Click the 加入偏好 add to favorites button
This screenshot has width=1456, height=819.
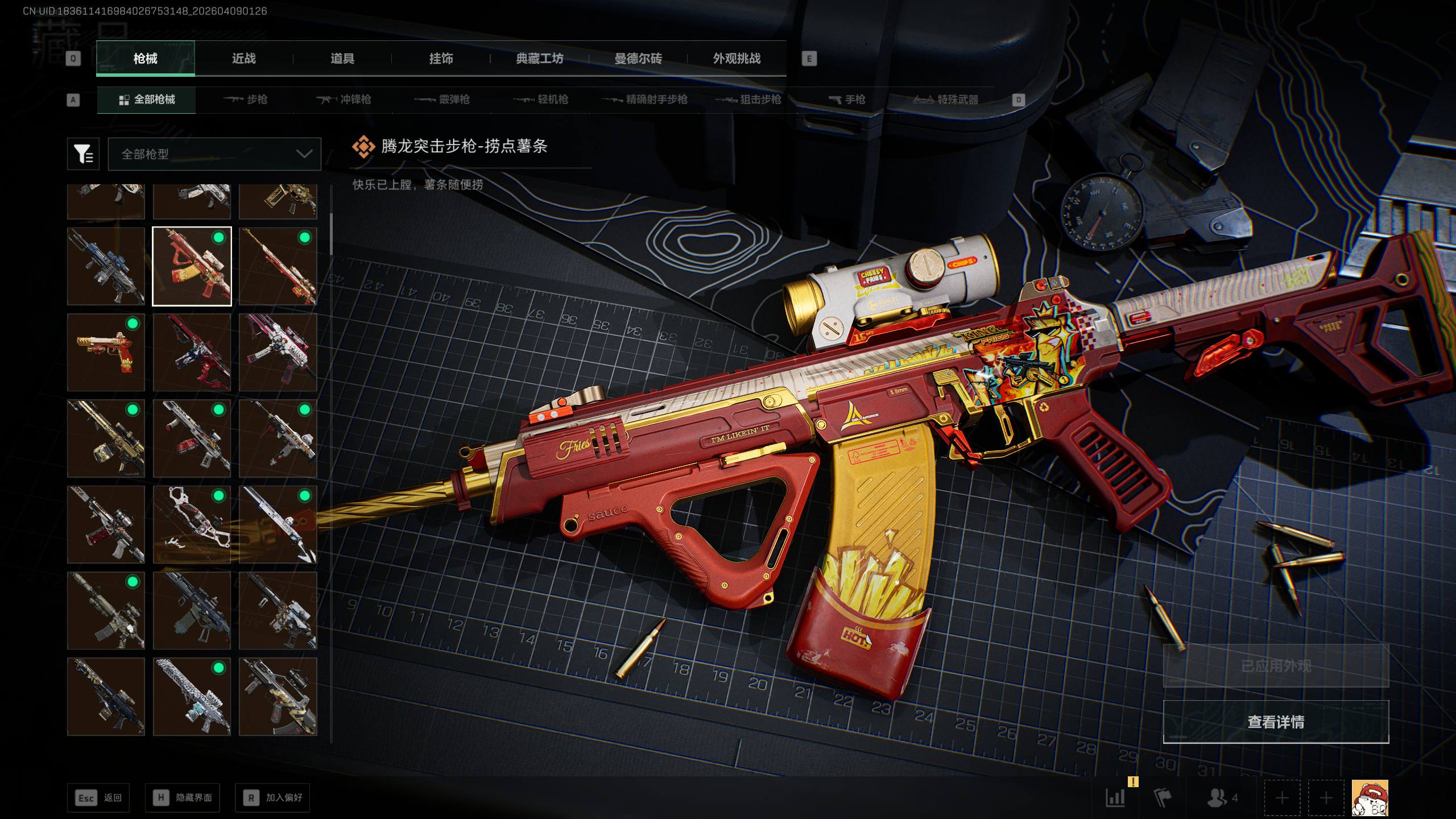(x=272, y=798)
